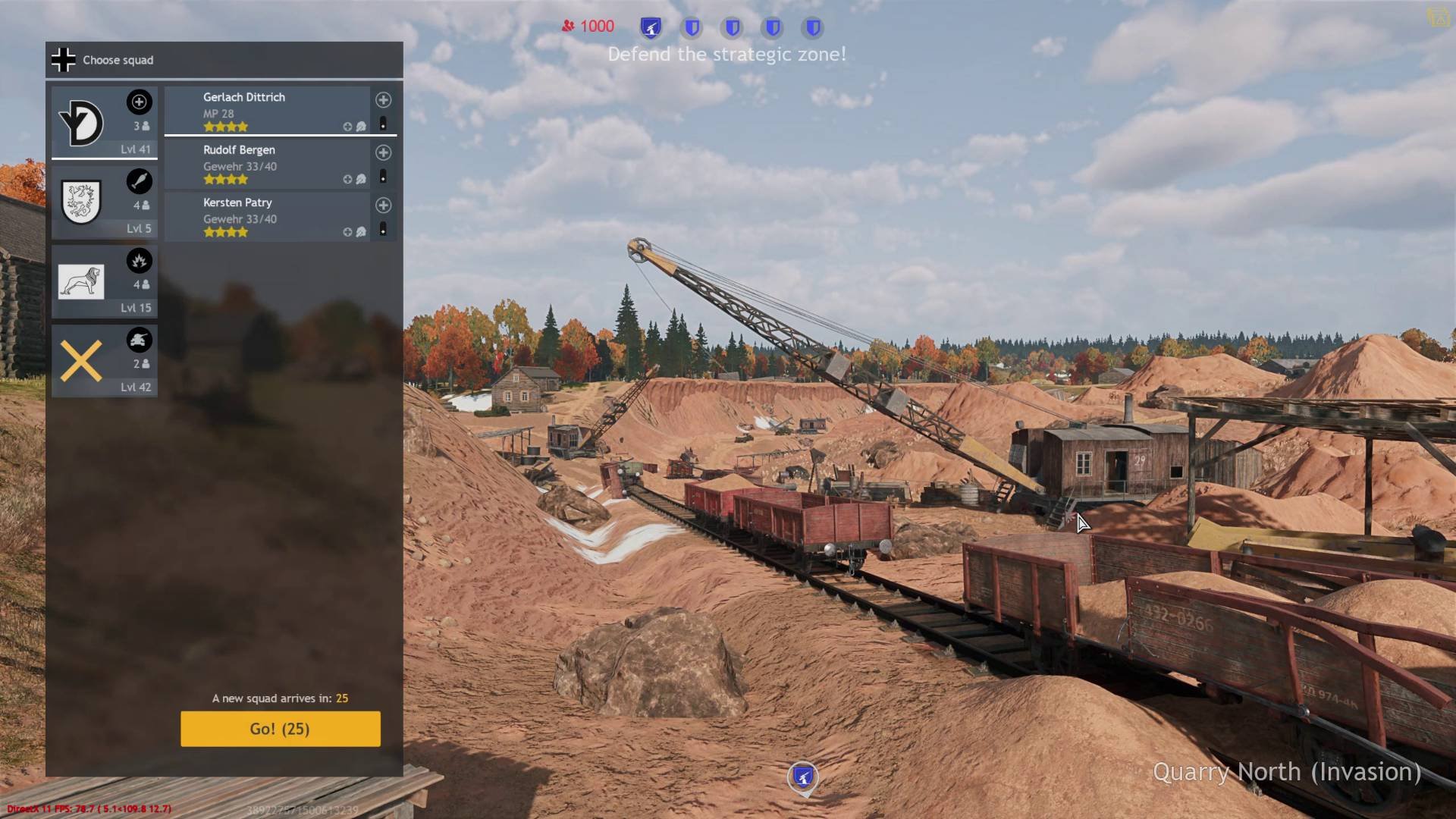
Task: Click the plus icon beside Gerlach Dittrich
Action: 384,100
